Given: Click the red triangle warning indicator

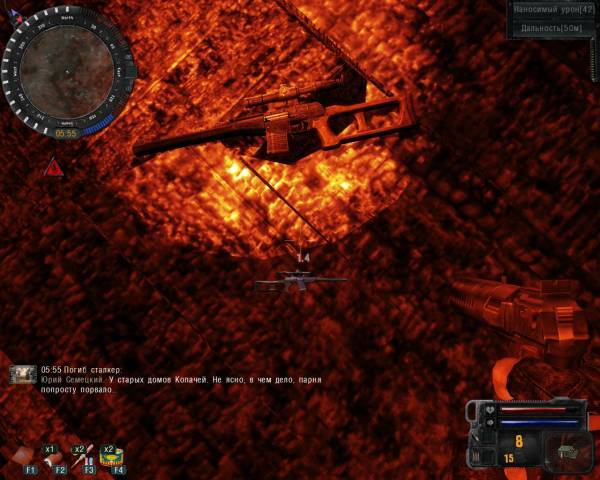Looking at the screenshot, I should [53, 167].
